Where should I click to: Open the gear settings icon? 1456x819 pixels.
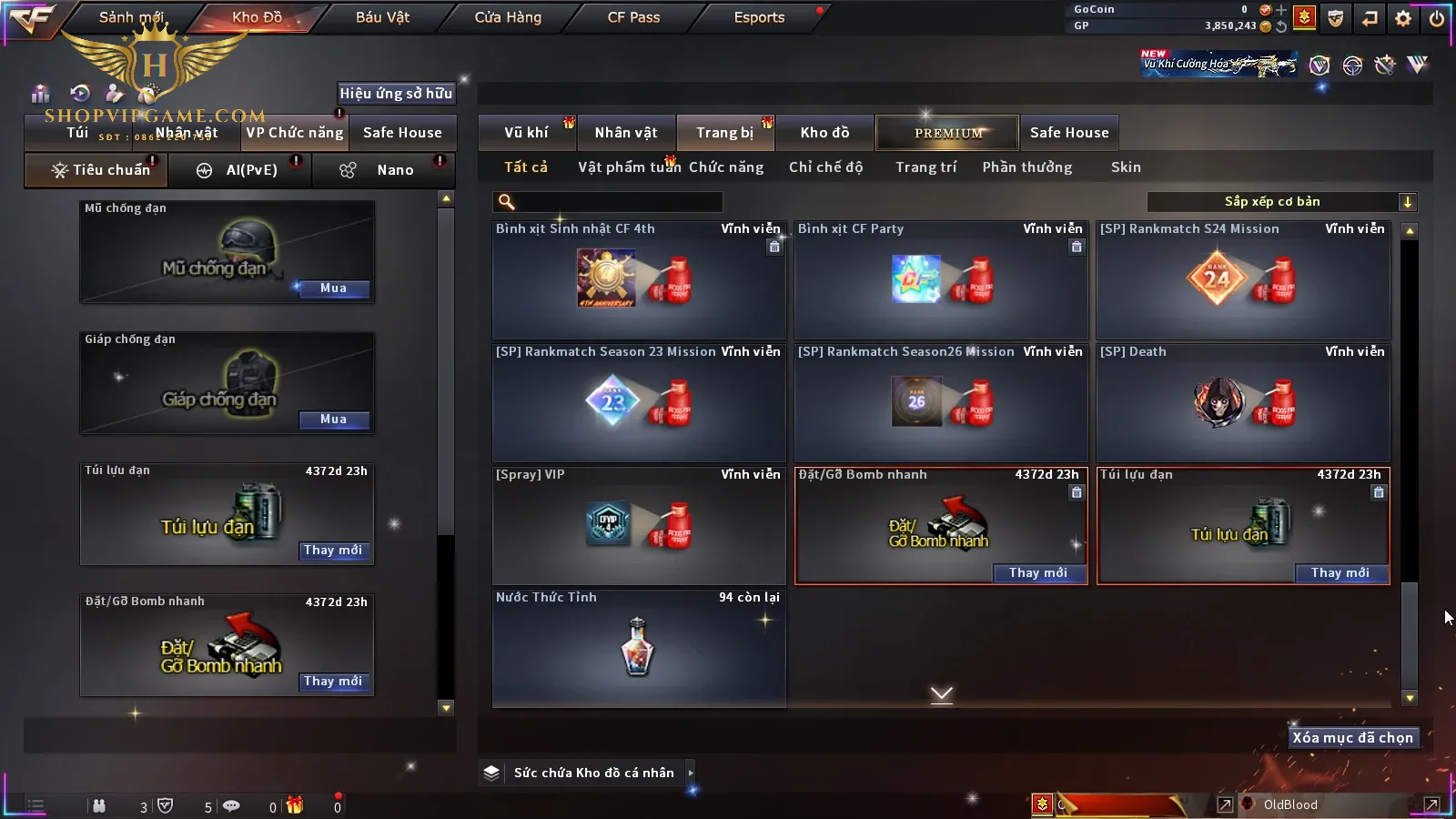pyautogui.click(x=1403, y=18)
